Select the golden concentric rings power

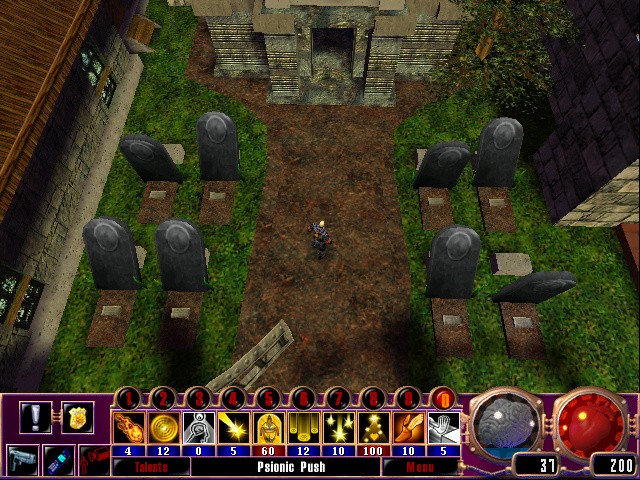166,428
